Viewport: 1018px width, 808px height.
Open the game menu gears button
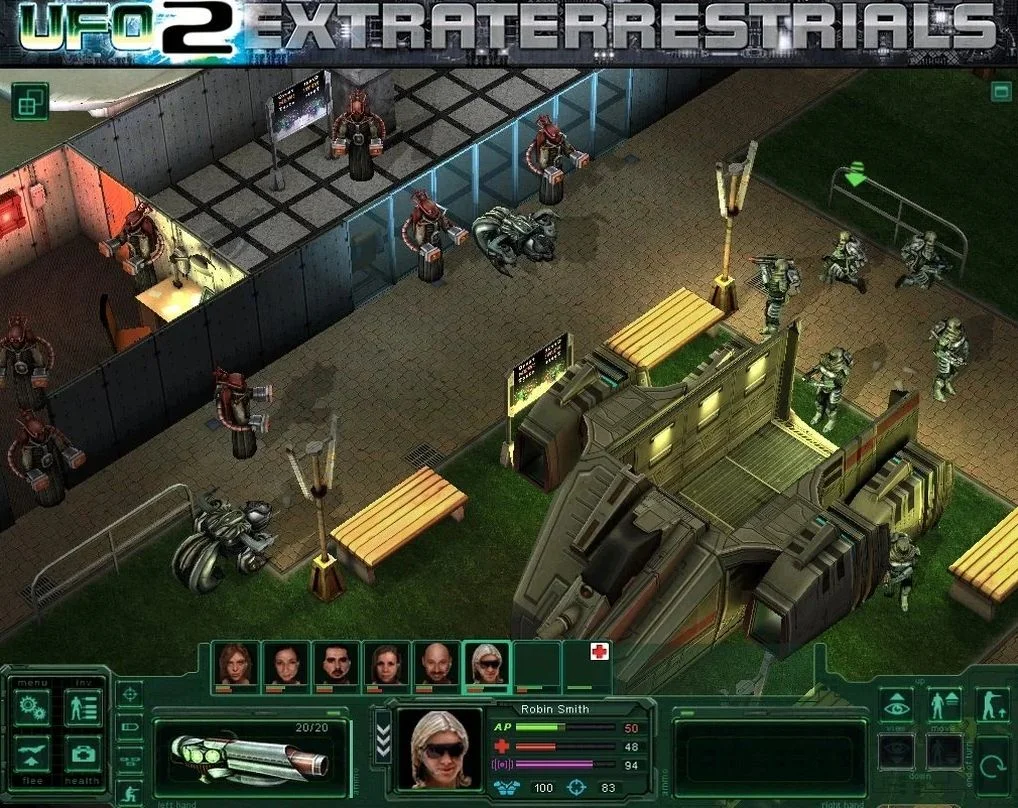pos(33,709)
